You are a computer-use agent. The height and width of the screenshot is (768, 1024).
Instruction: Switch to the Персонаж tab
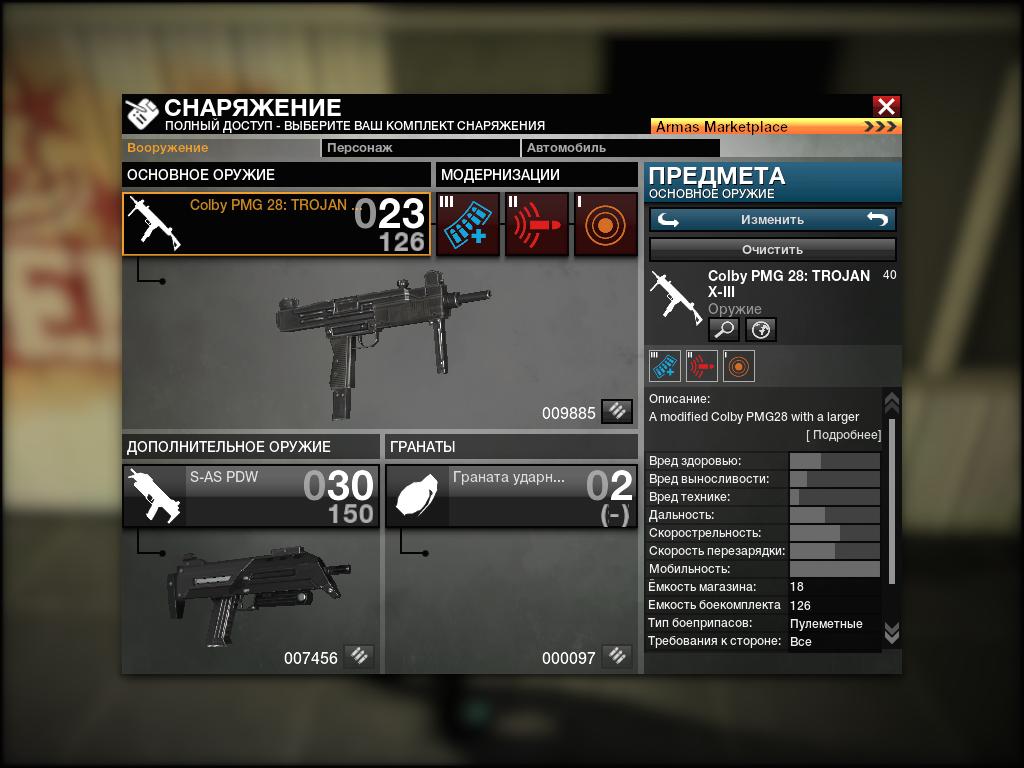coord(420,148)
